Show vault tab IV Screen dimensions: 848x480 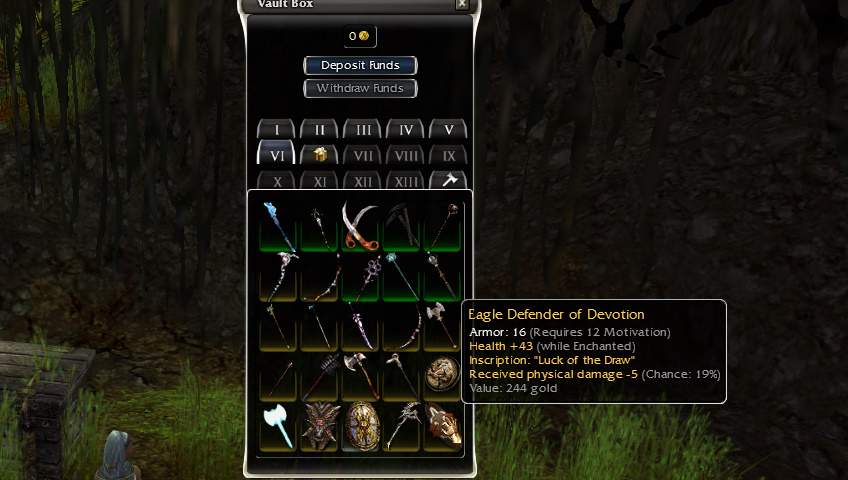pos(405,129)
